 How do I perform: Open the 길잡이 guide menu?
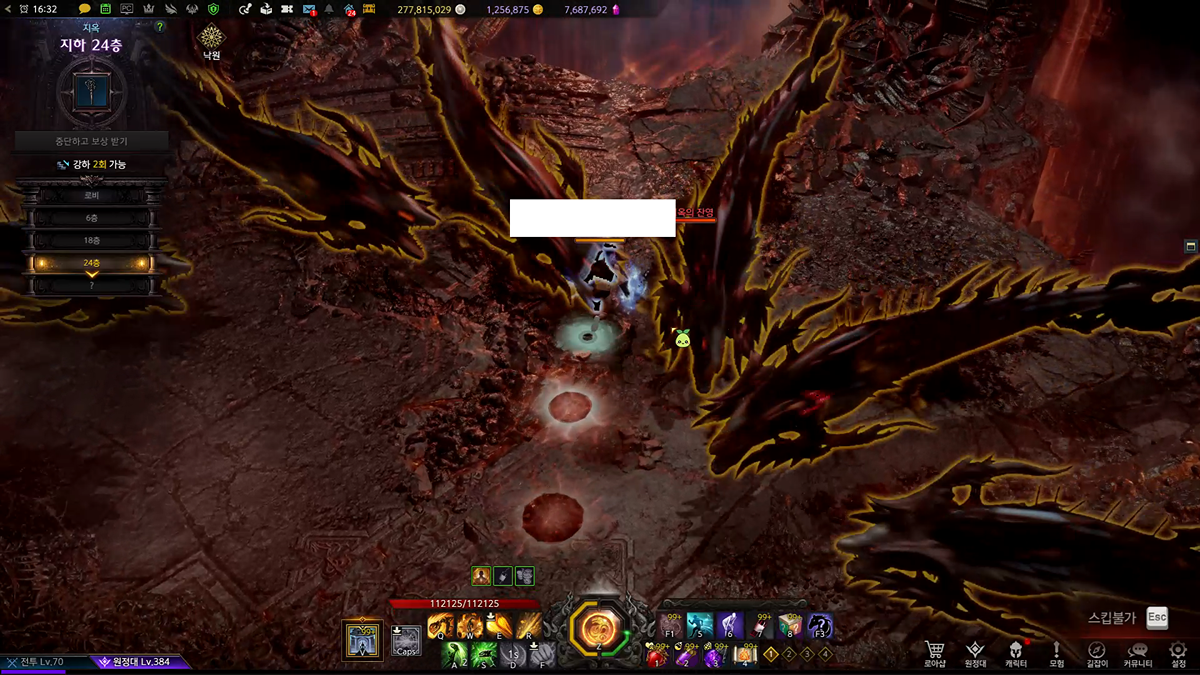[x=1096, y=652]
